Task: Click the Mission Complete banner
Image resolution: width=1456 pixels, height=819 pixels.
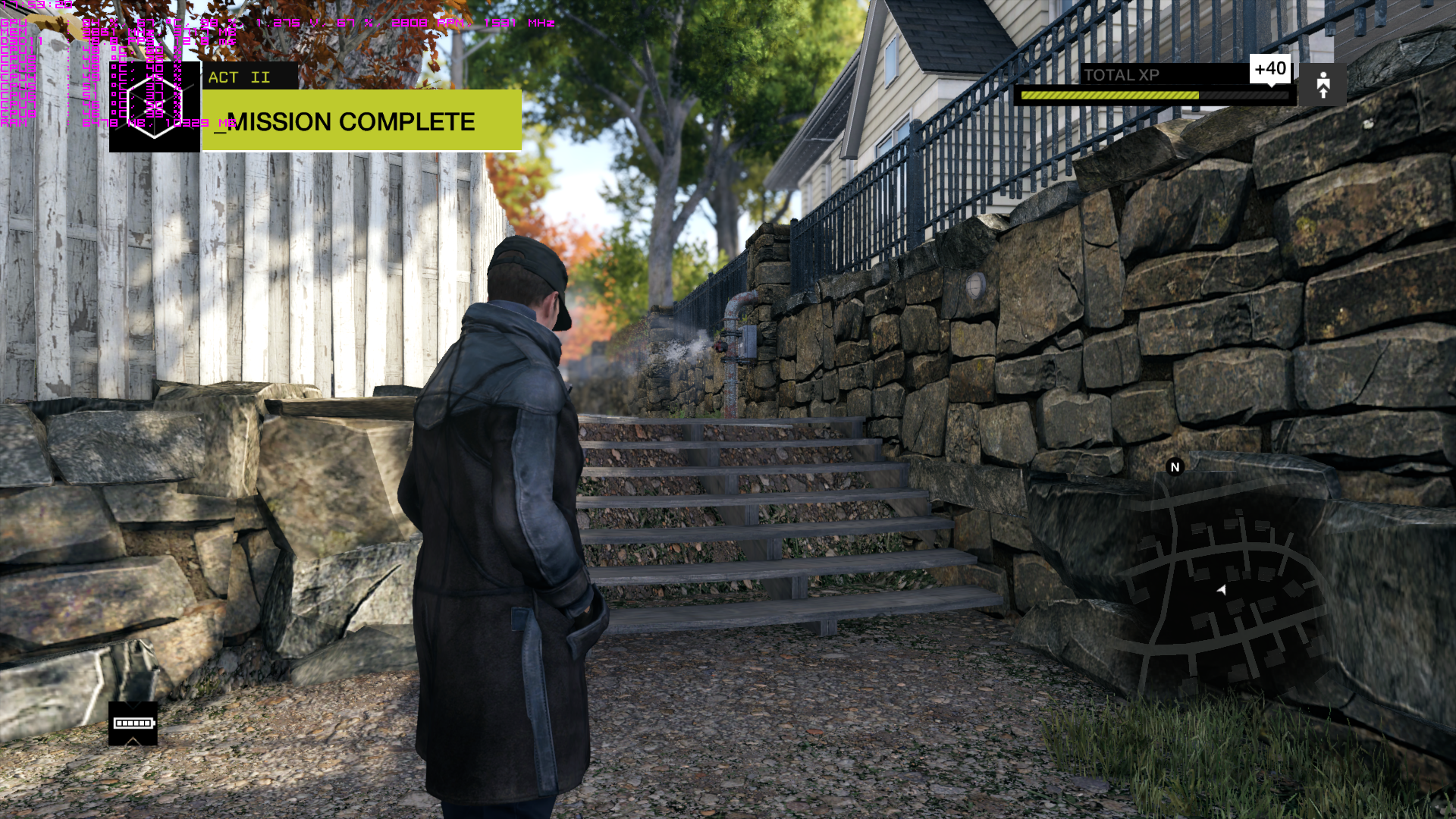Action: point(362,121)
